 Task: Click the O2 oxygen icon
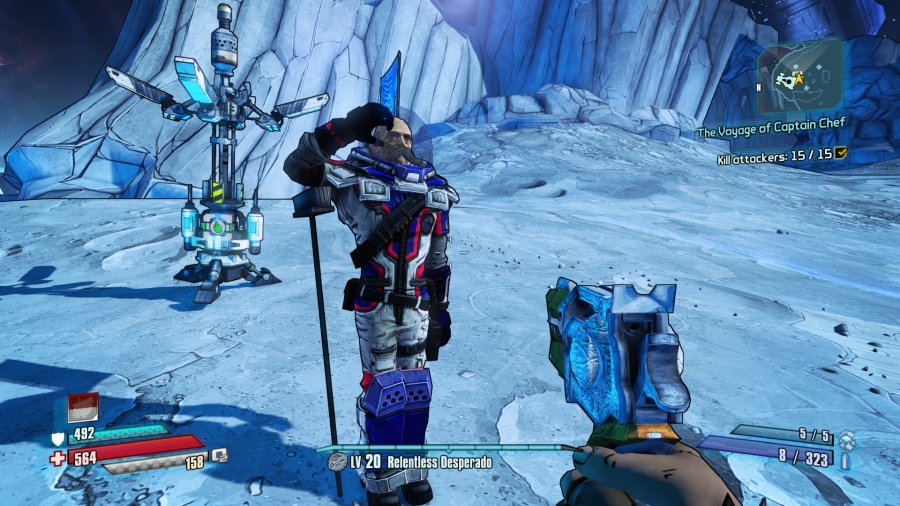pos(220,455)
